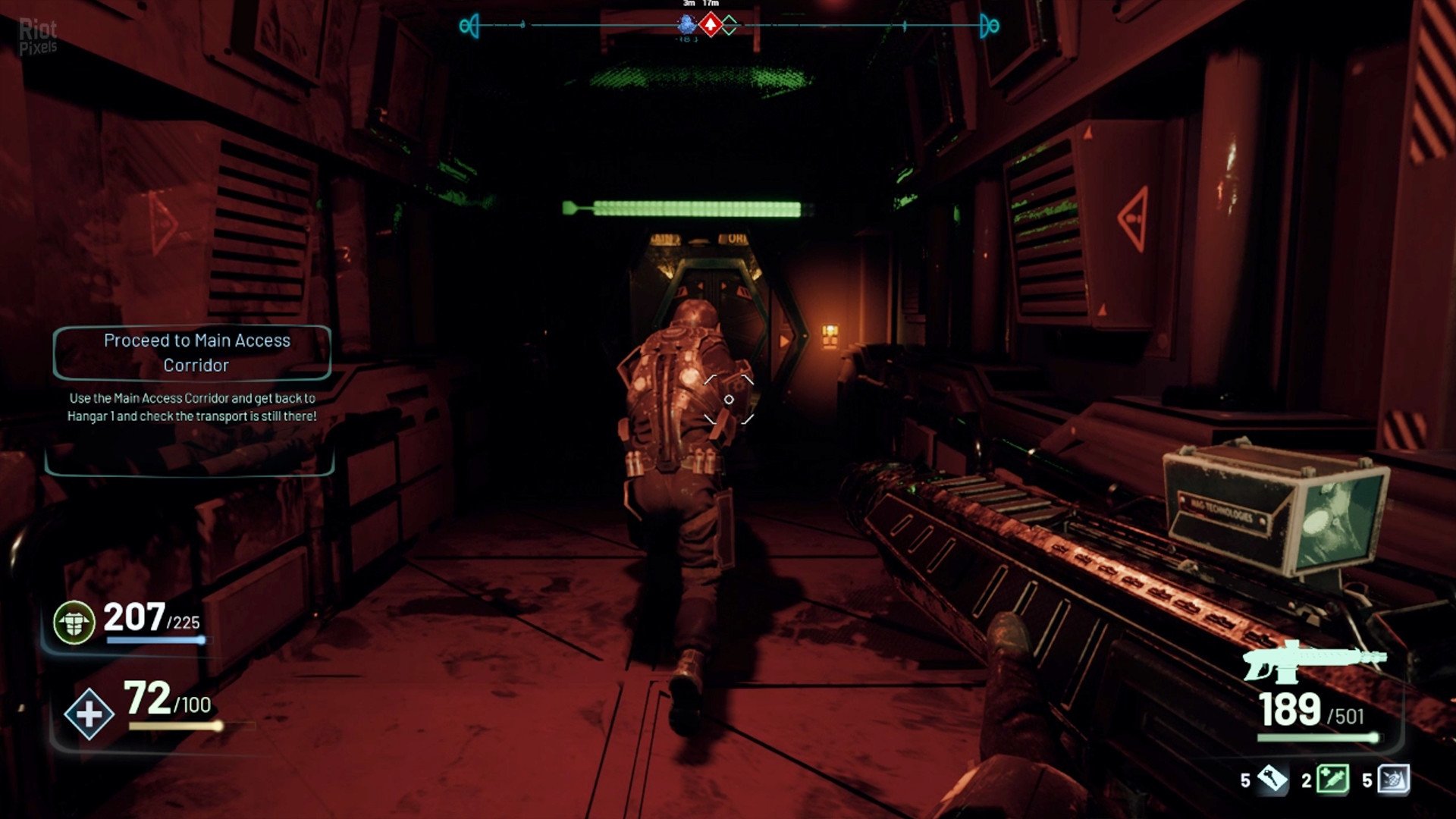Click the blue teammate marker on compass

[687, 24]
